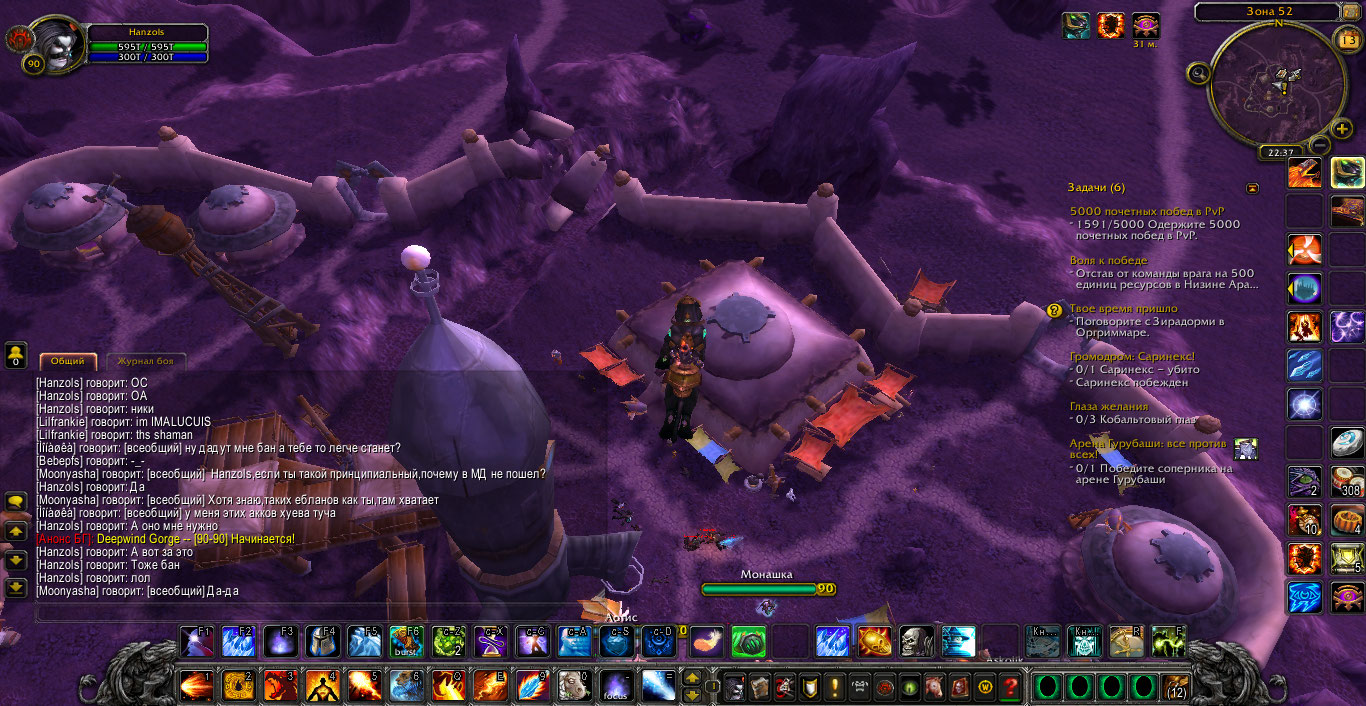Screen dimensions: 1366x706
Task: Open the social friends button above chat
Action: [x=15, y=353]
